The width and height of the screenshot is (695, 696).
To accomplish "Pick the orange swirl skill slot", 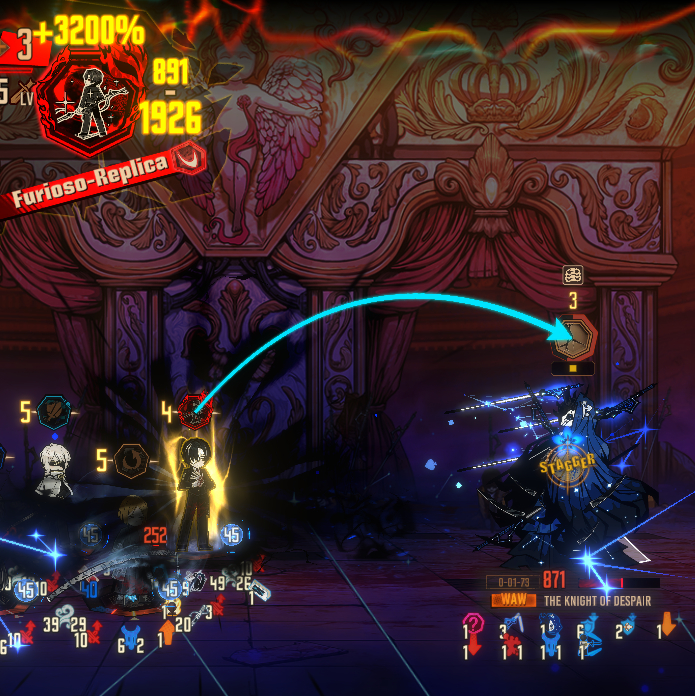I will 130,460.
